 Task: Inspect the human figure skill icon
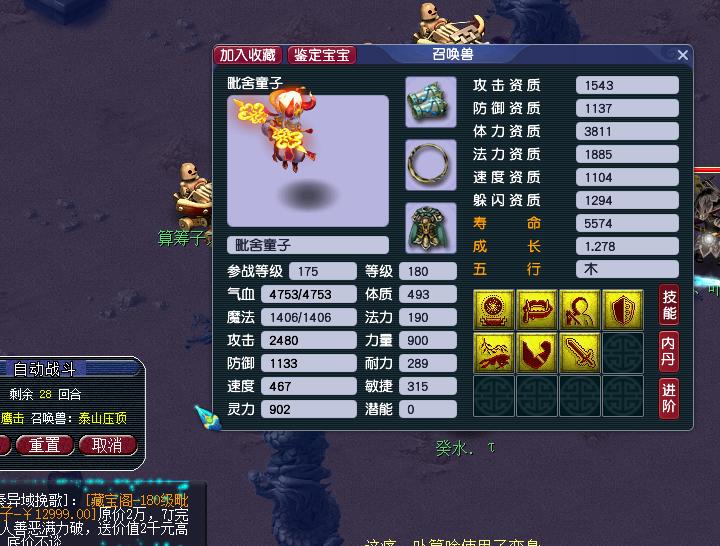[580, 310]
